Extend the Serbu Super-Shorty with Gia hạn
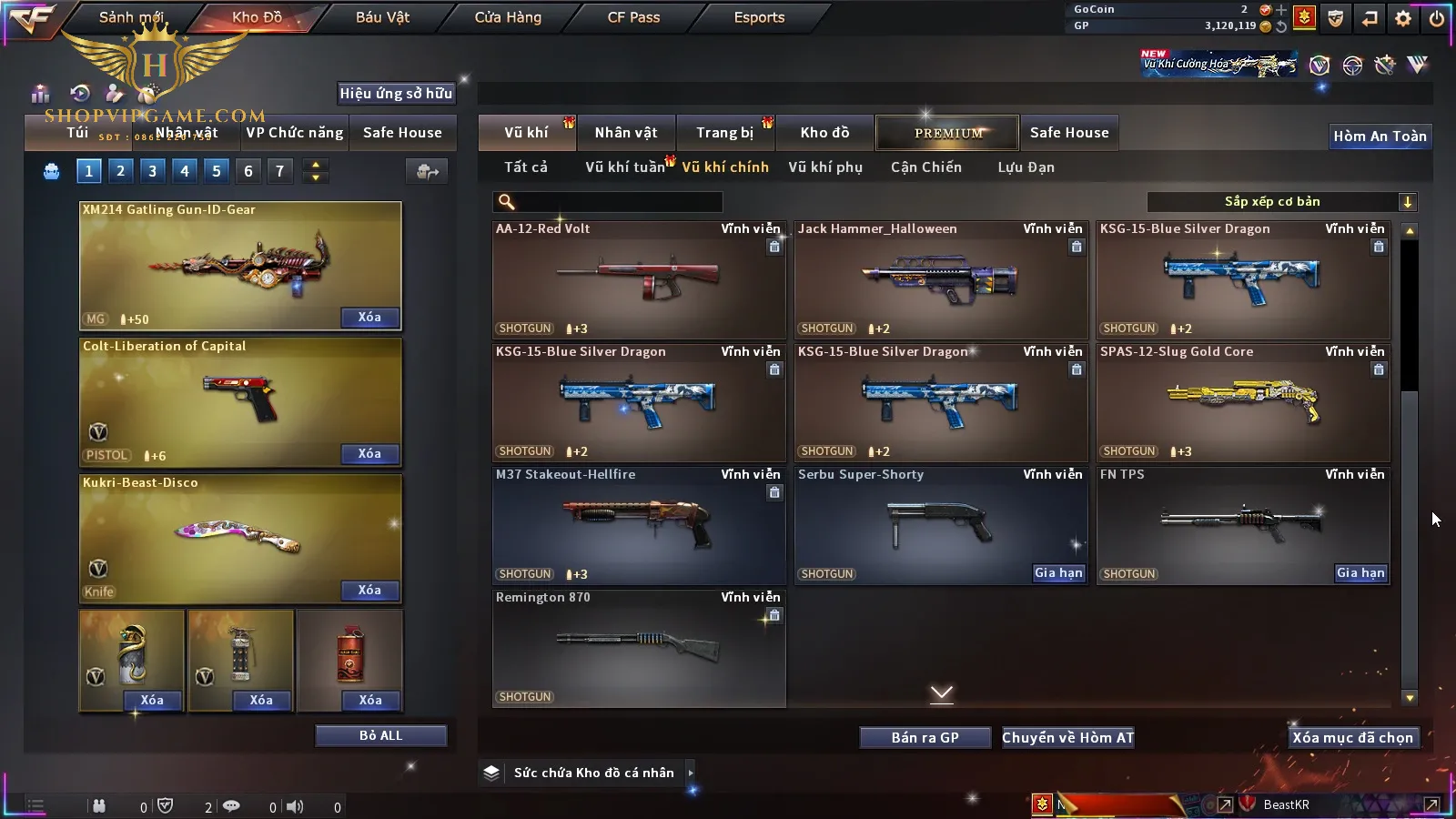 [x=1058, y=573]
